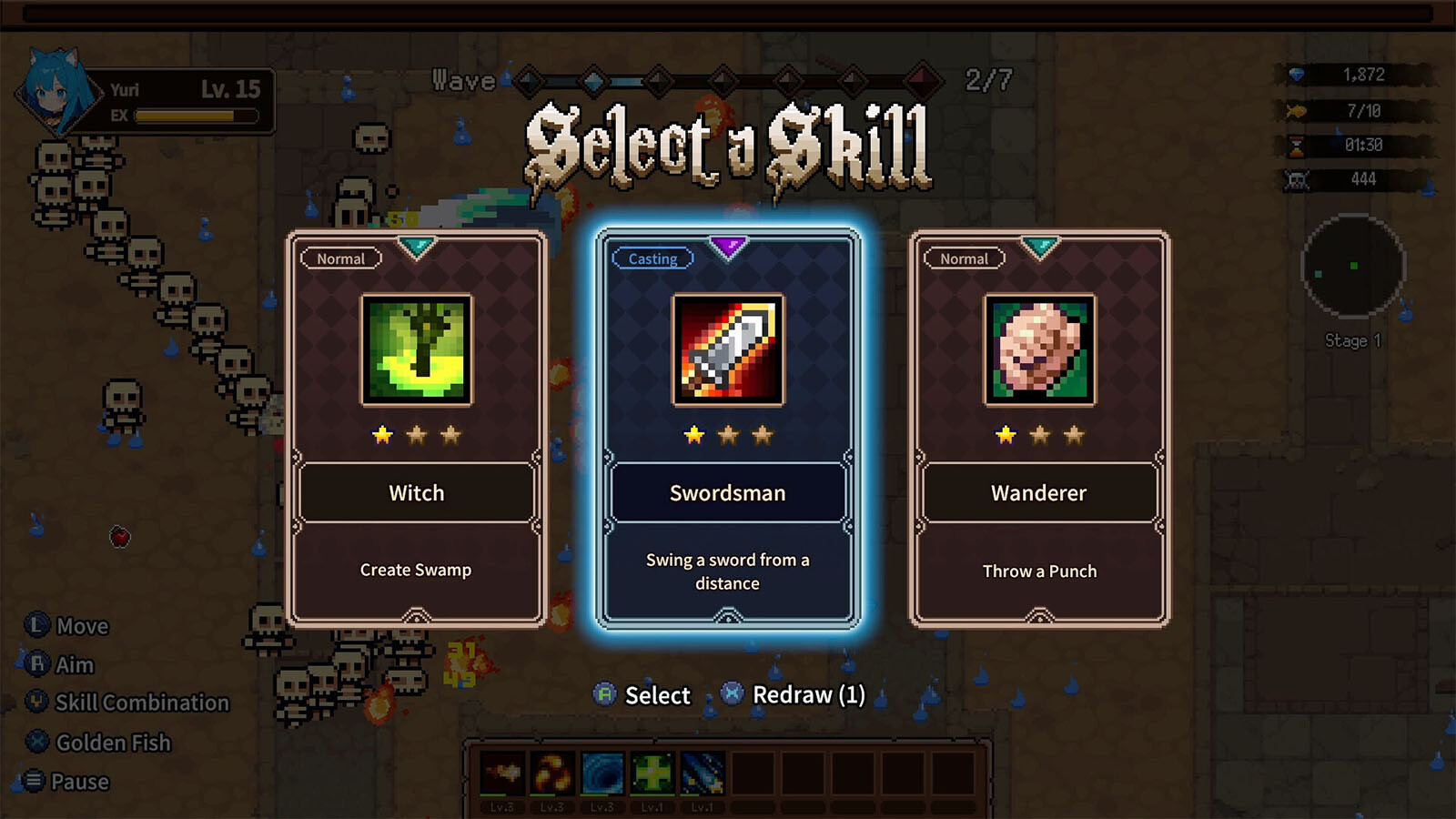Redraw the offered skill cards
The width and height of the screenshot is (1456, 819).
pos(794,695)
